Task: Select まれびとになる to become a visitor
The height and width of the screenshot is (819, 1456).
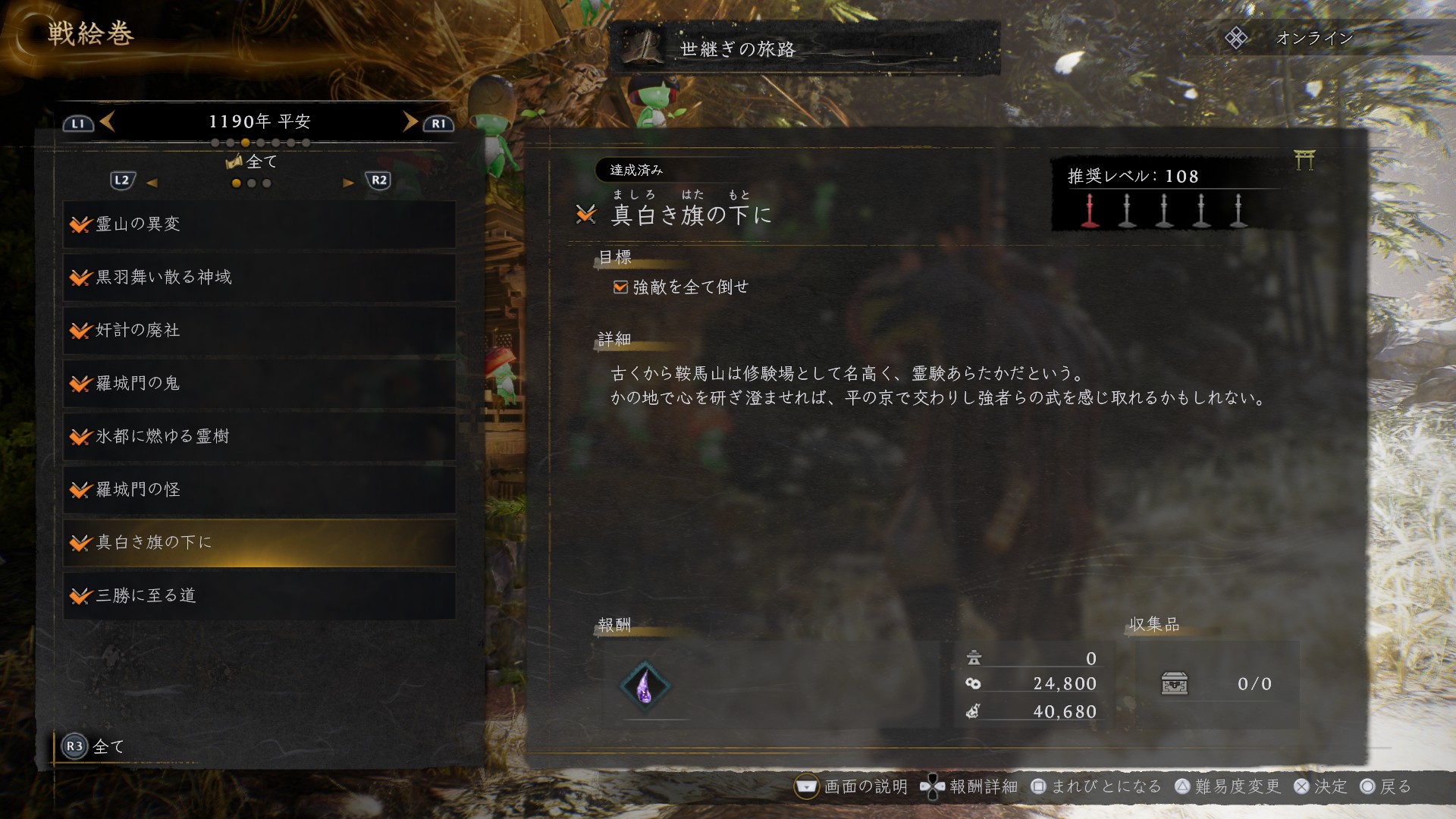Action: tap(1097, 787)
